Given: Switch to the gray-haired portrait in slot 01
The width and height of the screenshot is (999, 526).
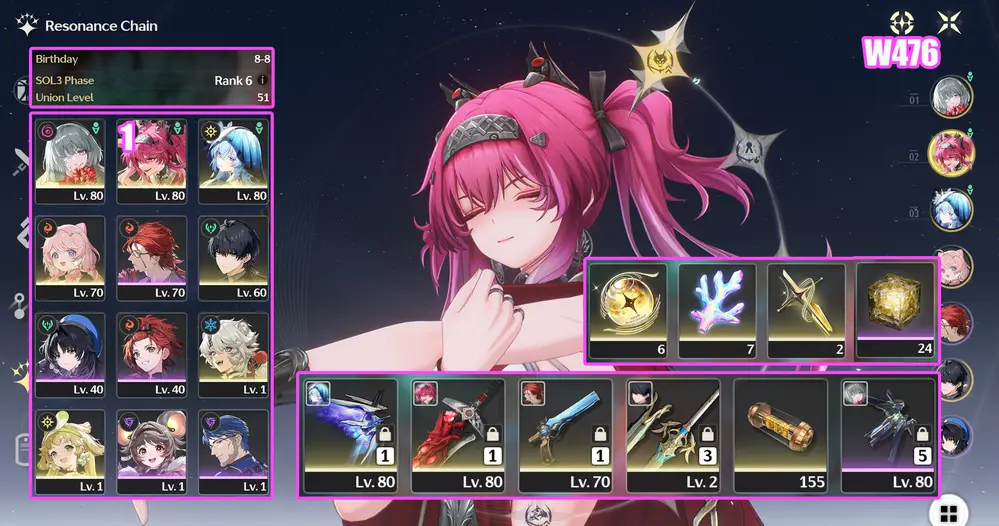Looking at the screenshot, I should point(951,97).
